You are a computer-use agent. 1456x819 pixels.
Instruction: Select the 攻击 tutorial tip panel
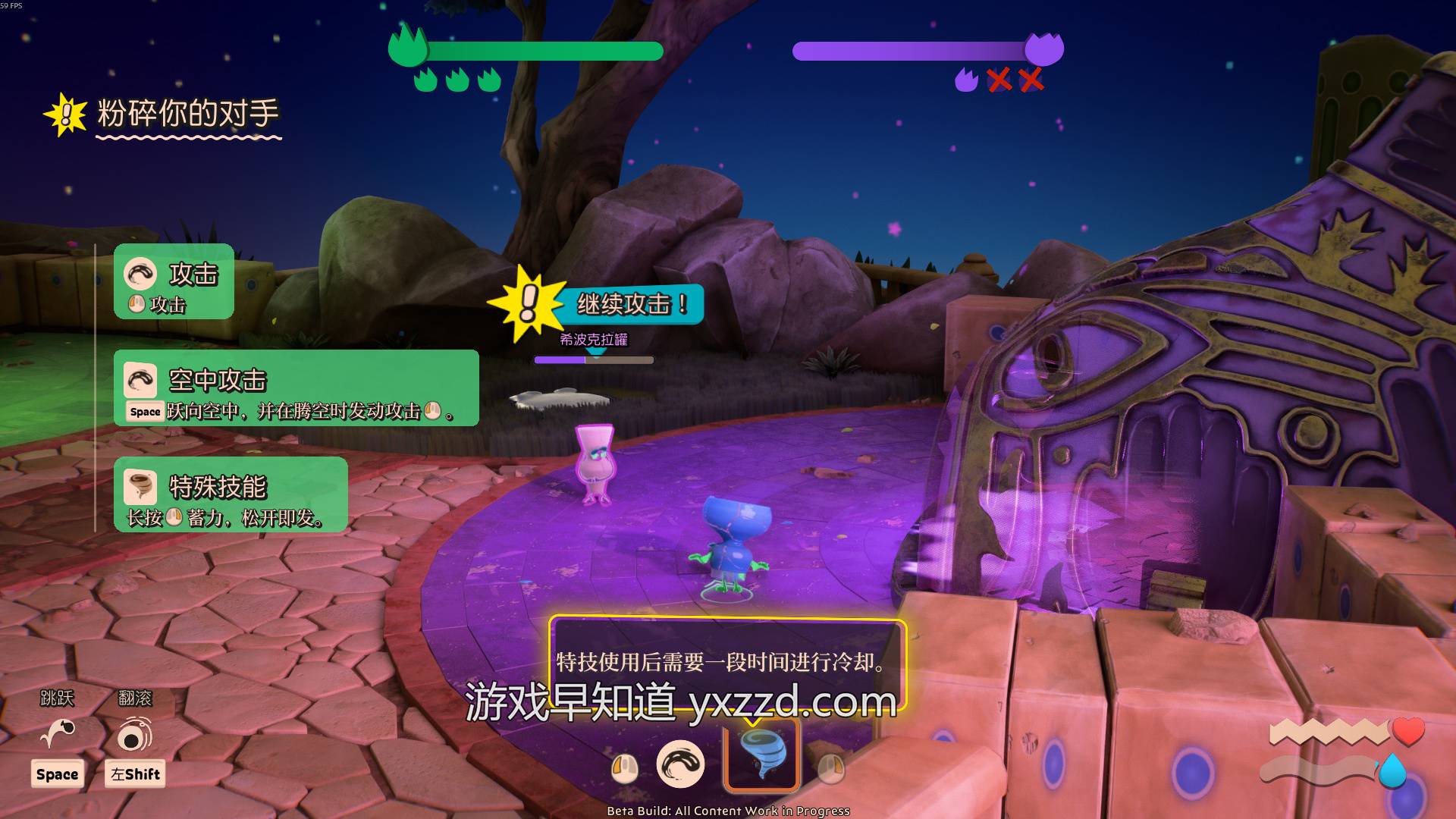(174, 282)
